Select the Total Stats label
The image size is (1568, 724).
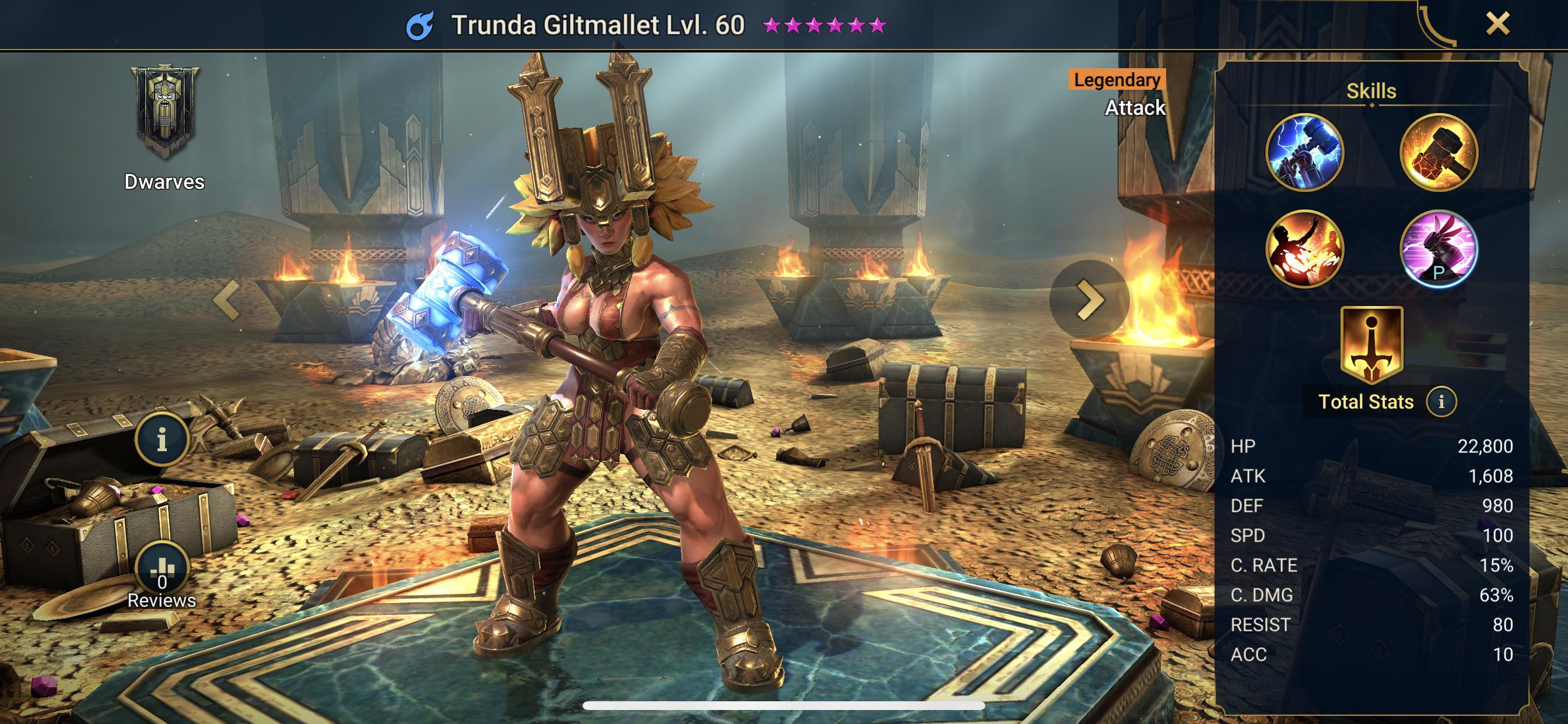click(x=1367, y=402)
